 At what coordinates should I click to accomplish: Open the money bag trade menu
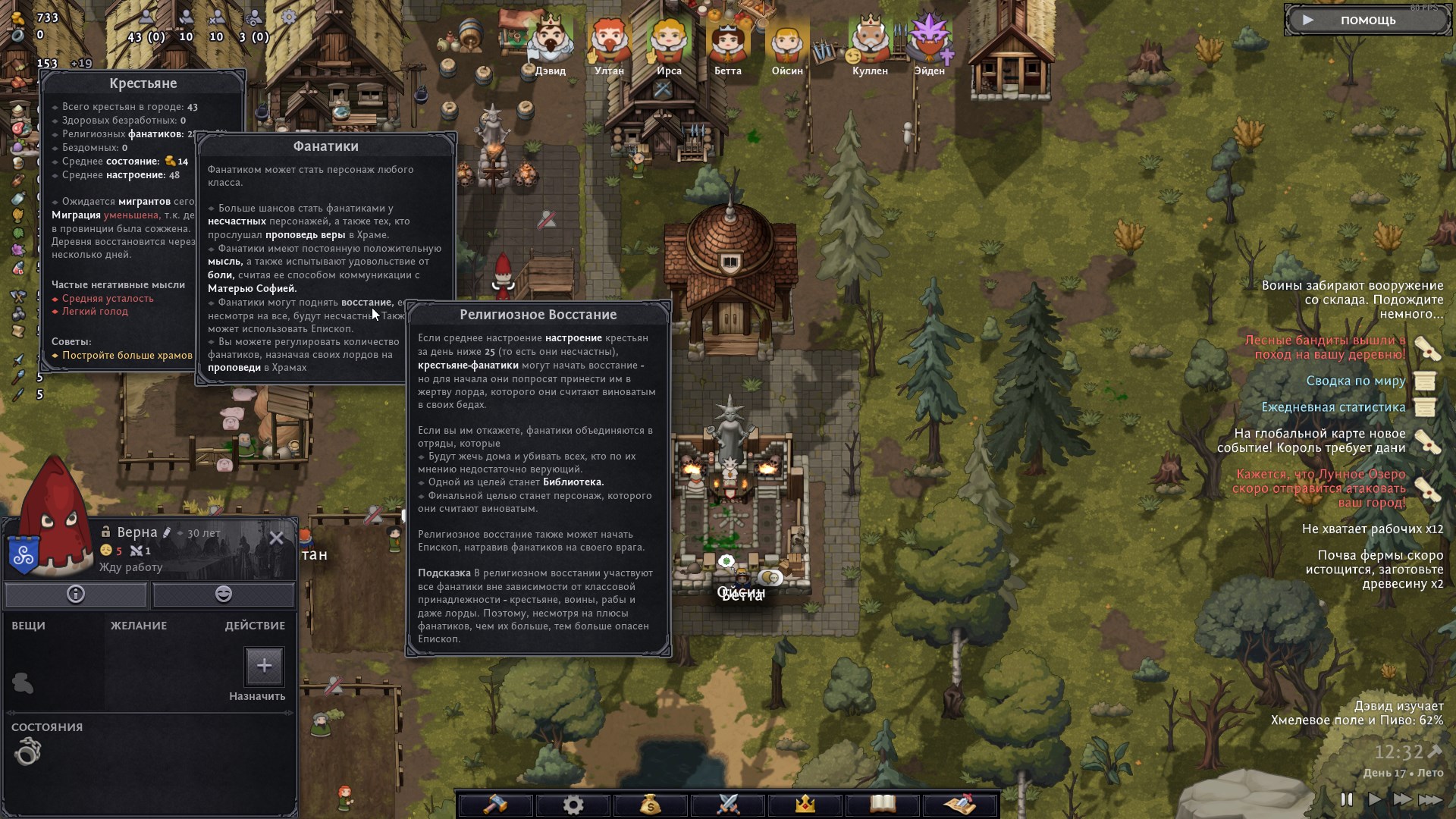point(651,804)
